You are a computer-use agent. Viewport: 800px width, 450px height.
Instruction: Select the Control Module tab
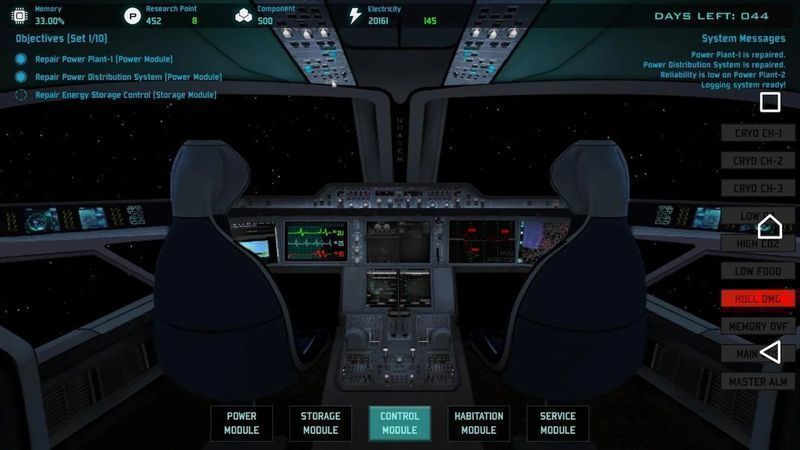click(399, 423)
